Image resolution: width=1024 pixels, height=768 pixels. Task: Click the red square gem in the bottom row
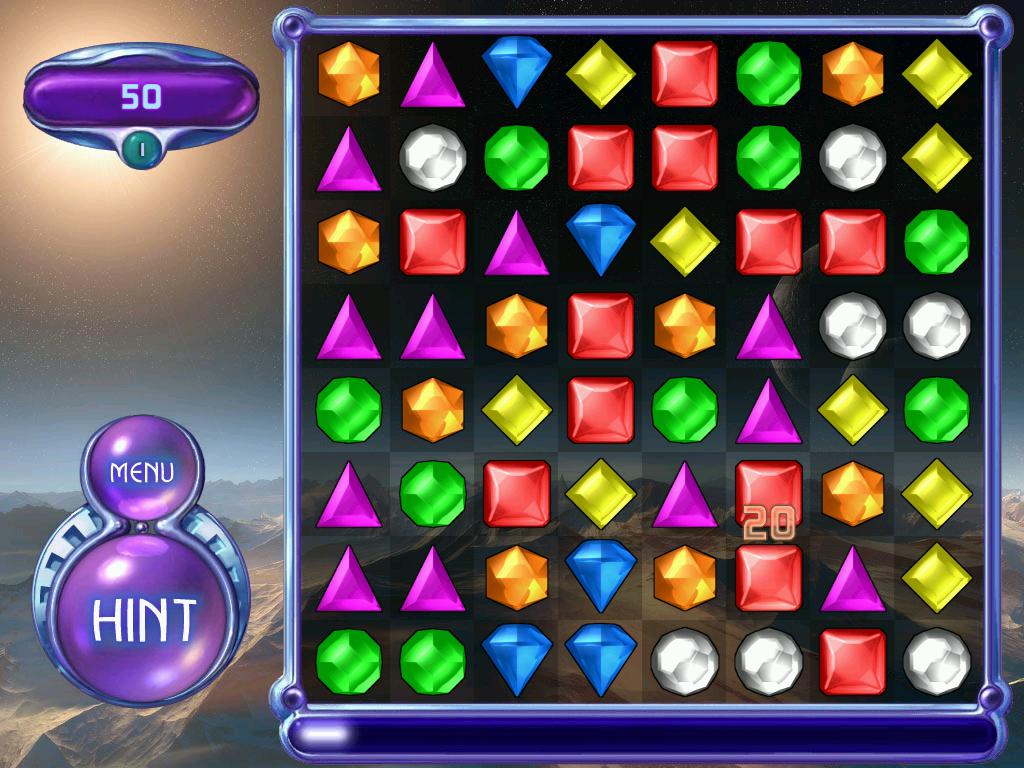[853, 661]
